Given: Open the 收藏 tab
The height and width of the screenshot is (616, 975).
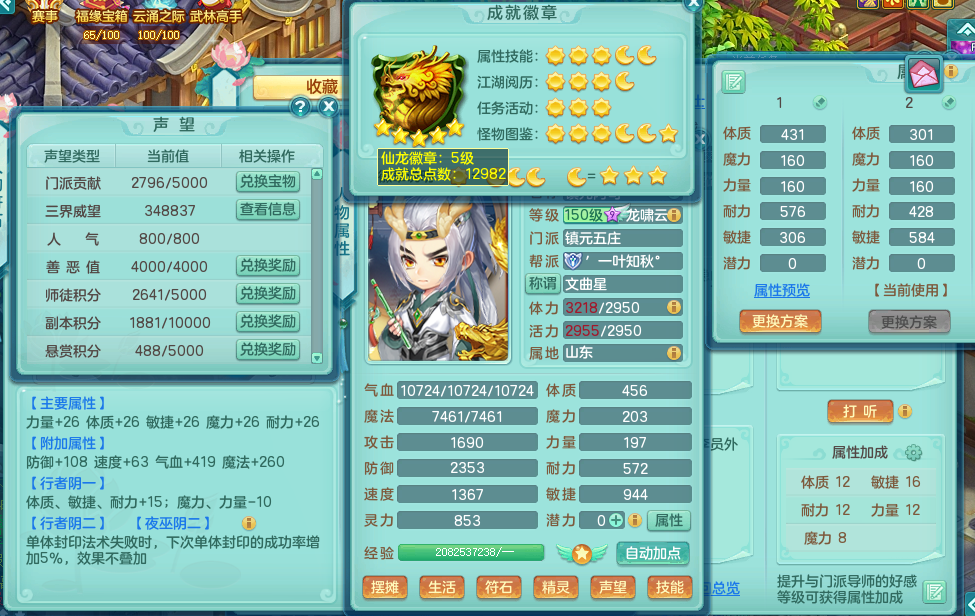Looking at the screenshot, I should (322, 88).
